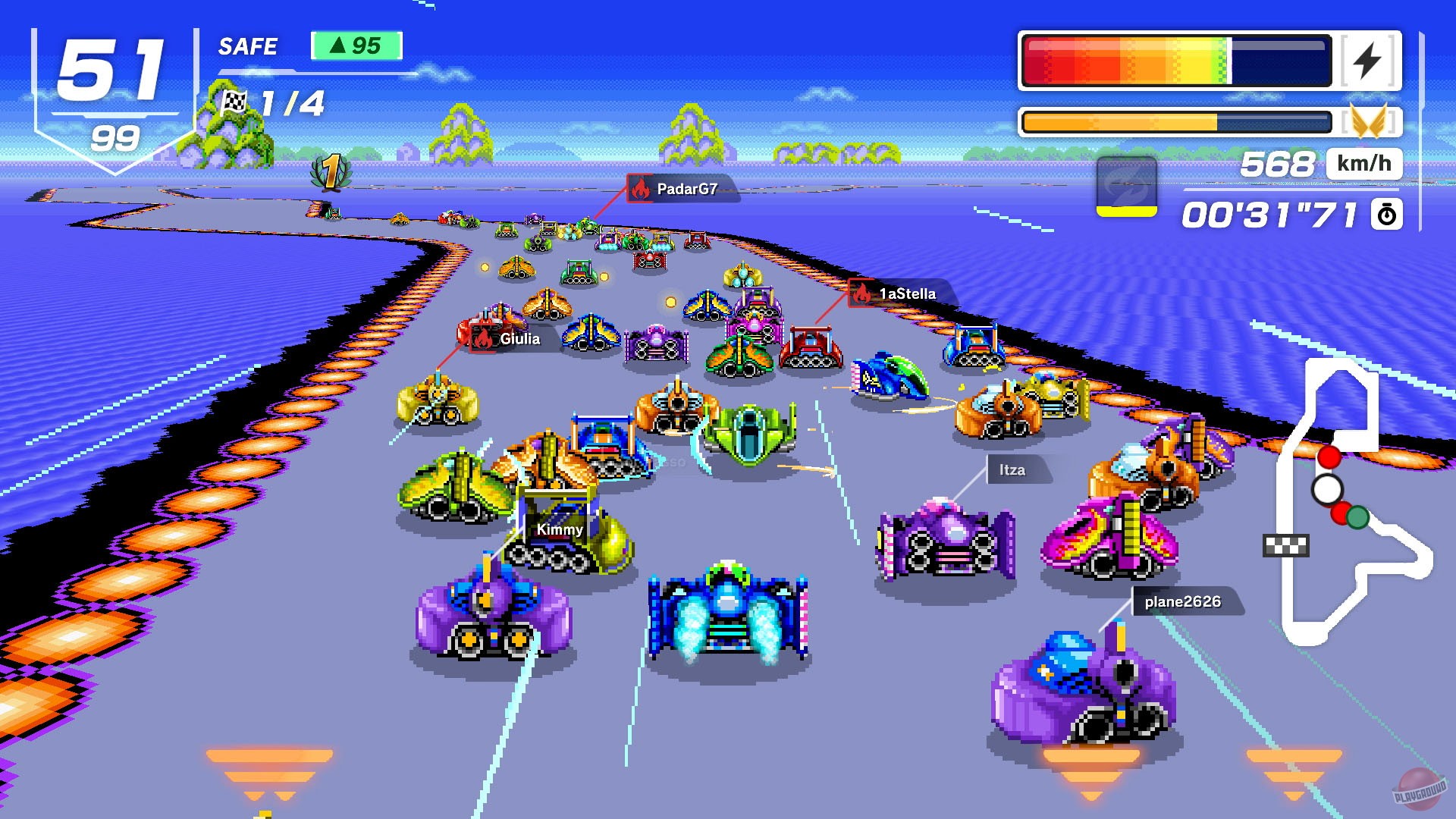1456x819 pixels.
Task: Expand the Kimmy player nameplate
Action: pyautogui.click(x=558, y=530)
